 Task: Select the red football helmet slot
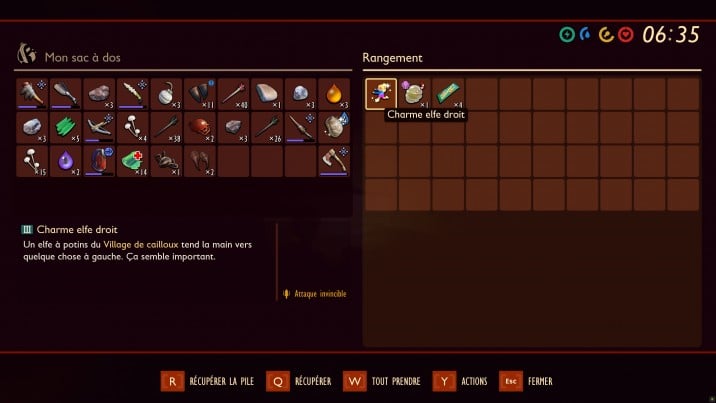pos(200,127)
